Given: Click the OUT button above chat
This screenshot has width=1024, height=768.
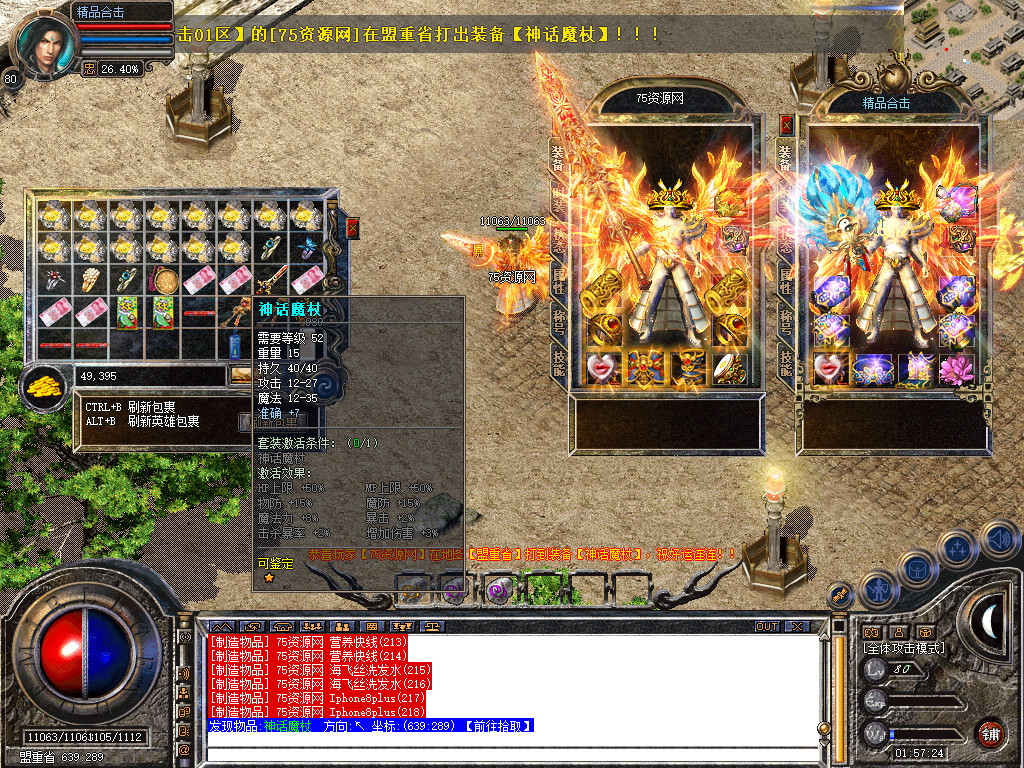Looking at the screenshot, I should [x=767, y=627].
